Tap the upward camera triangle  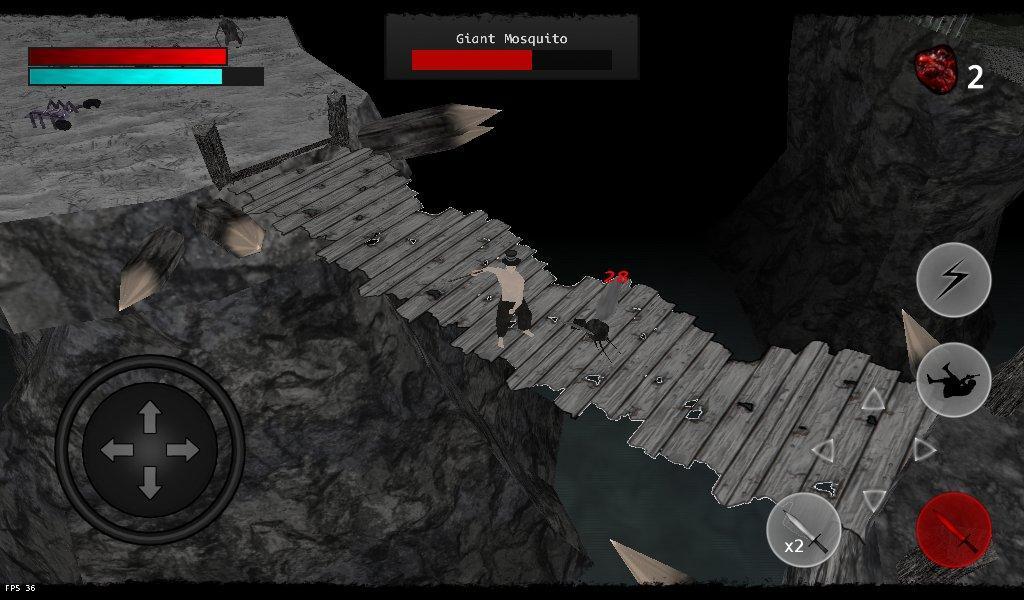873,401
